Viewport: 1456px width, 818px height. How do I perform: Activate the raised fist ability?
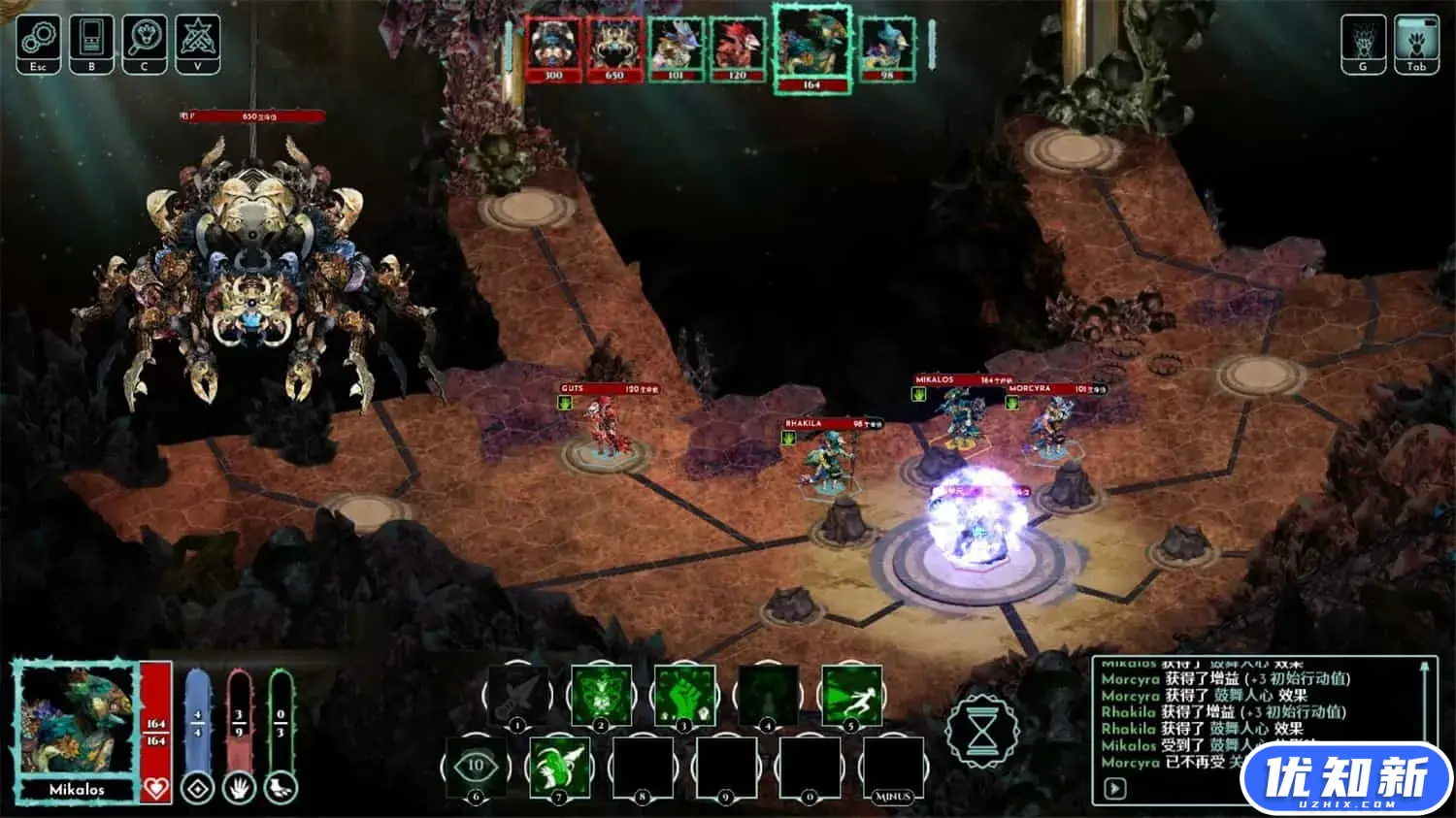pos(684,694)
